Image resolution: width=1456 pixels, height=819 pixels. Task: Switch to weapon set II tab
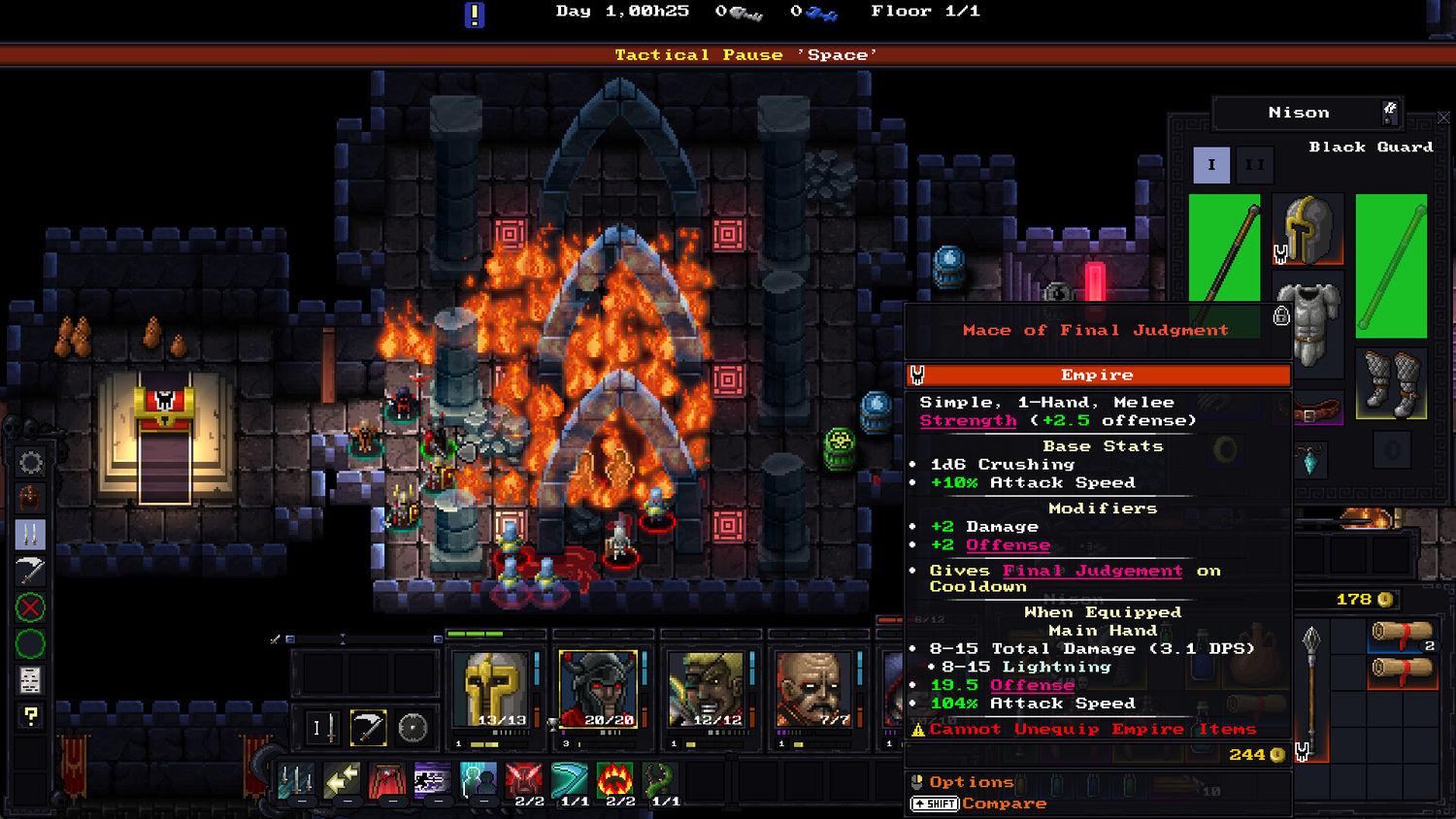coord(1254,165)
